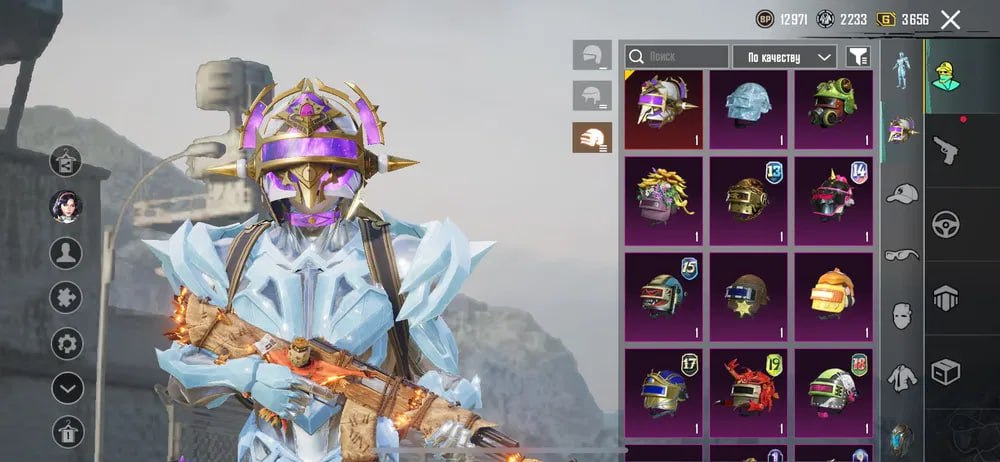Switch to the pistol weapons category
1000x462 pixels.
point(945,150)
